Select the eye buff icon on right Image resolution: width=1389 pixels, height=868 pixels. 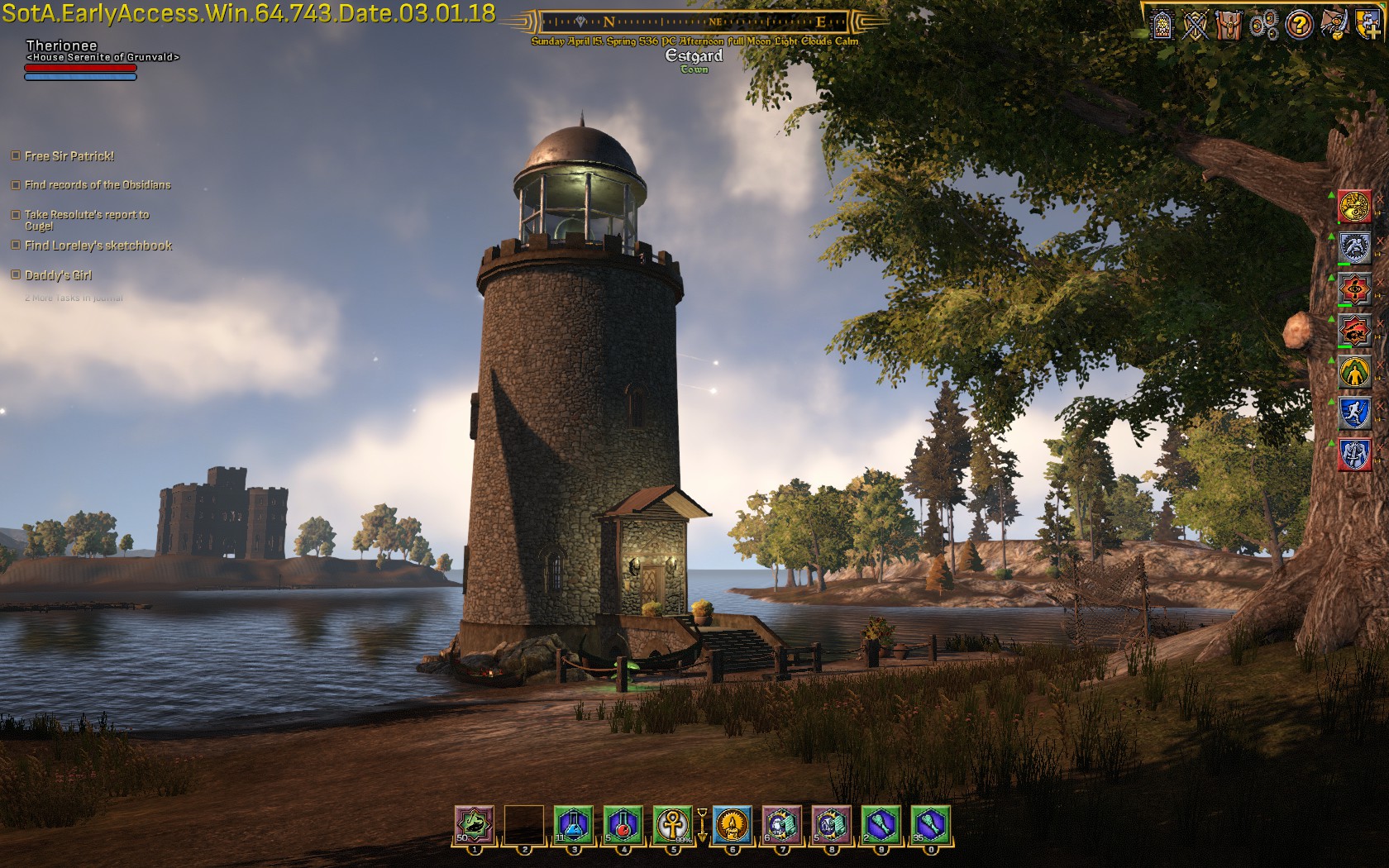pos(1355,289)
